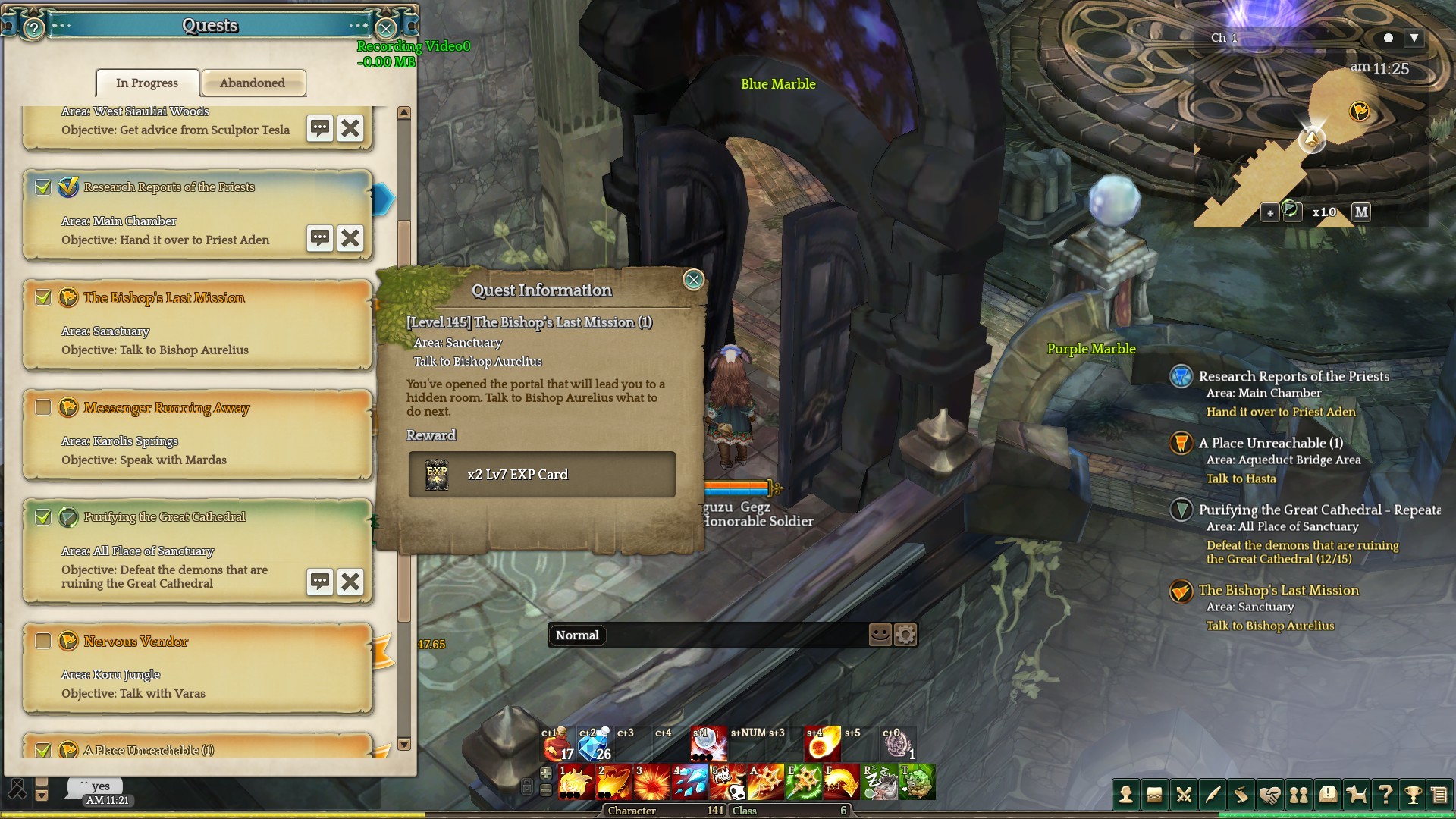The image size is (1456, 819).
Task: Open the full map with M button
Action: (1361, 212)
